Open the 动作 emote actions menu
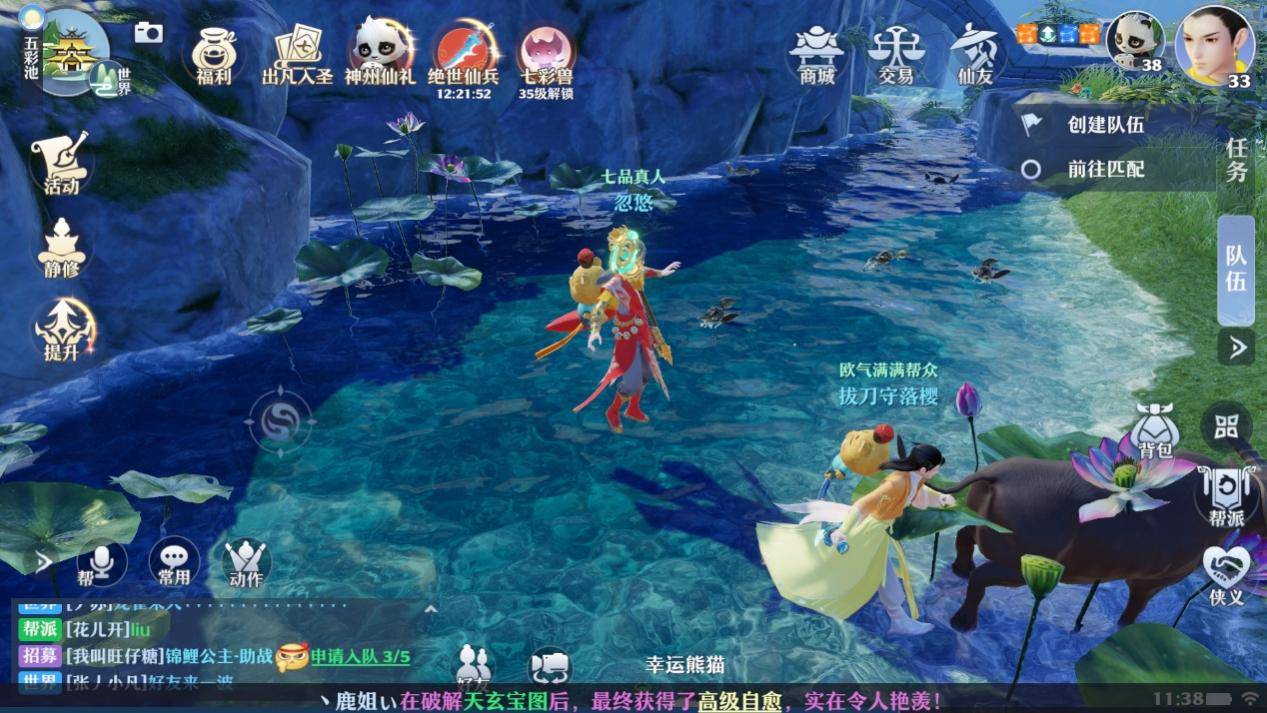 click(x=246, y=564)
